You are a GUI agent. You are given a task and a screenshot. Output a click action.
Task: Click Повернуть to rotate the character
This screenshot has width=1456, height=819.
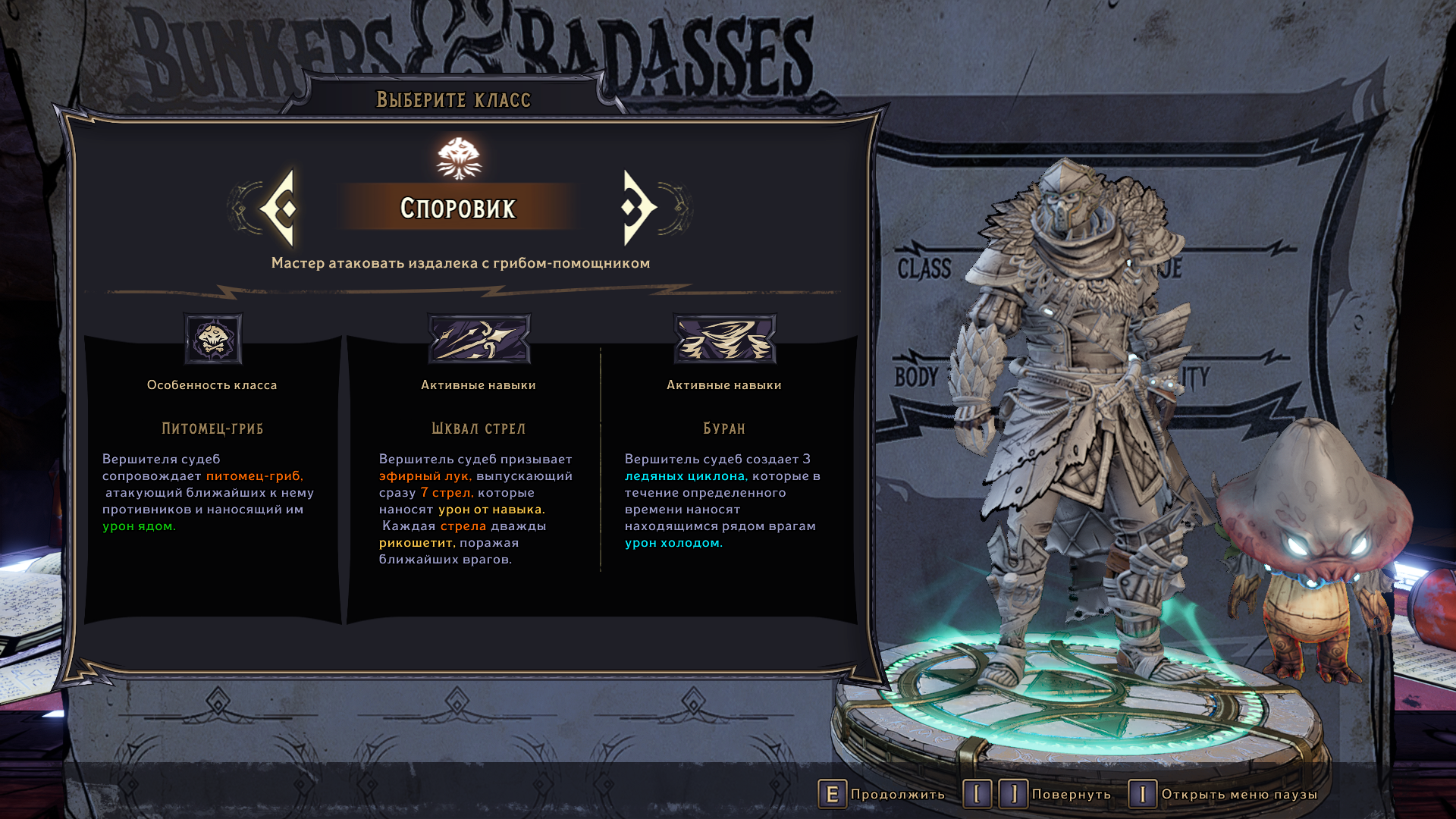[1037, 794]
